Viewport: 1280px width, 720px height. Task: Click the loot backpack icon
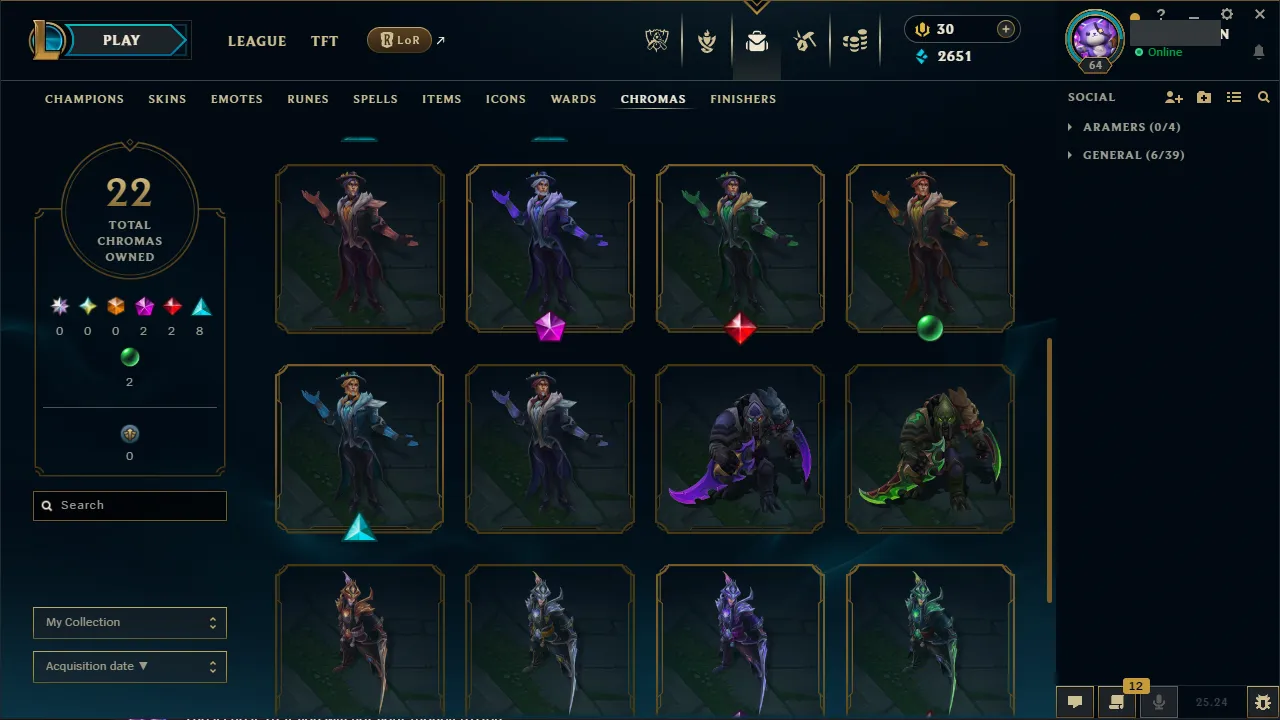point(756,41)
